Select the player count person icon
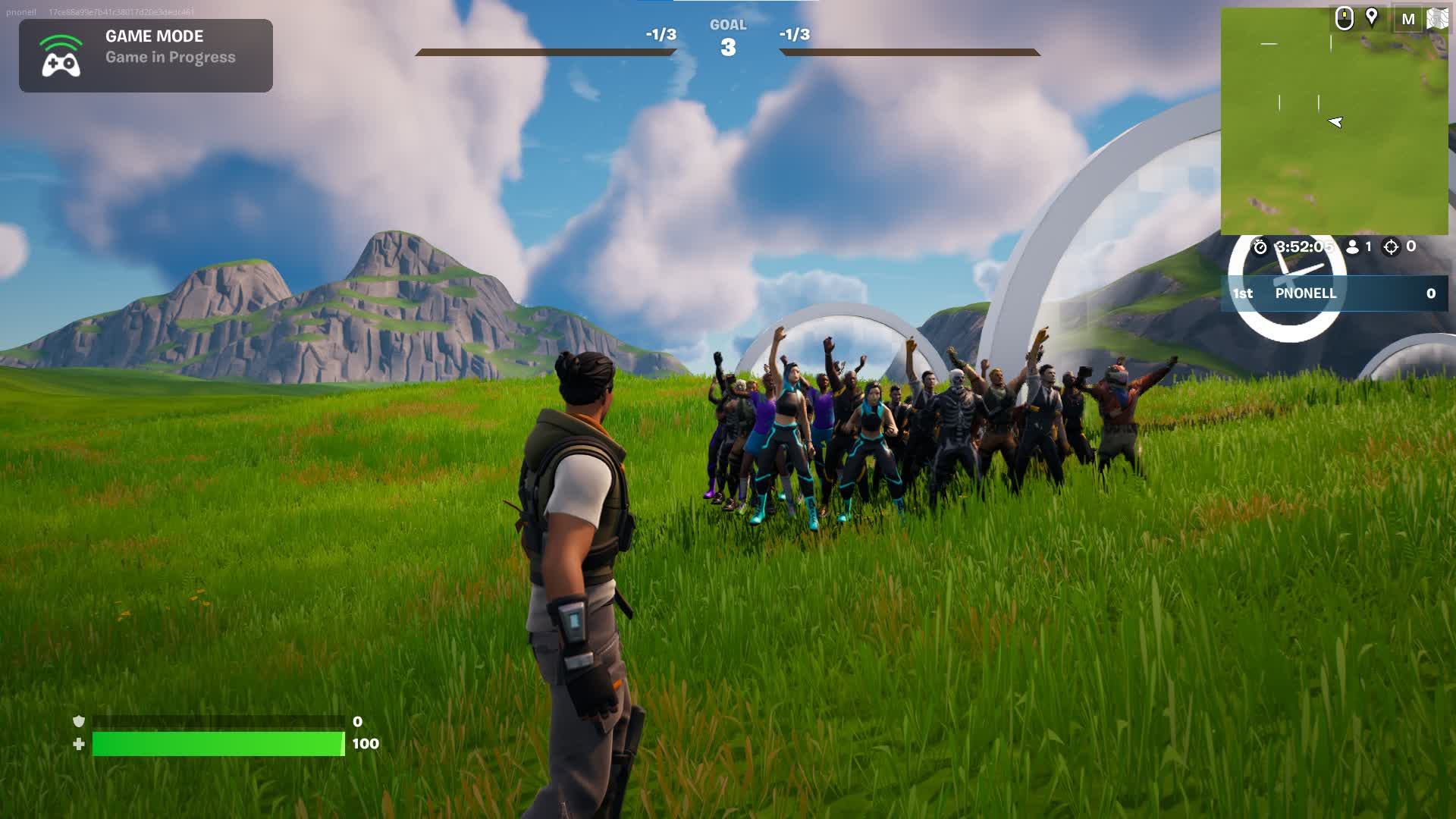1456x819 pixels. click(1354, 246)
